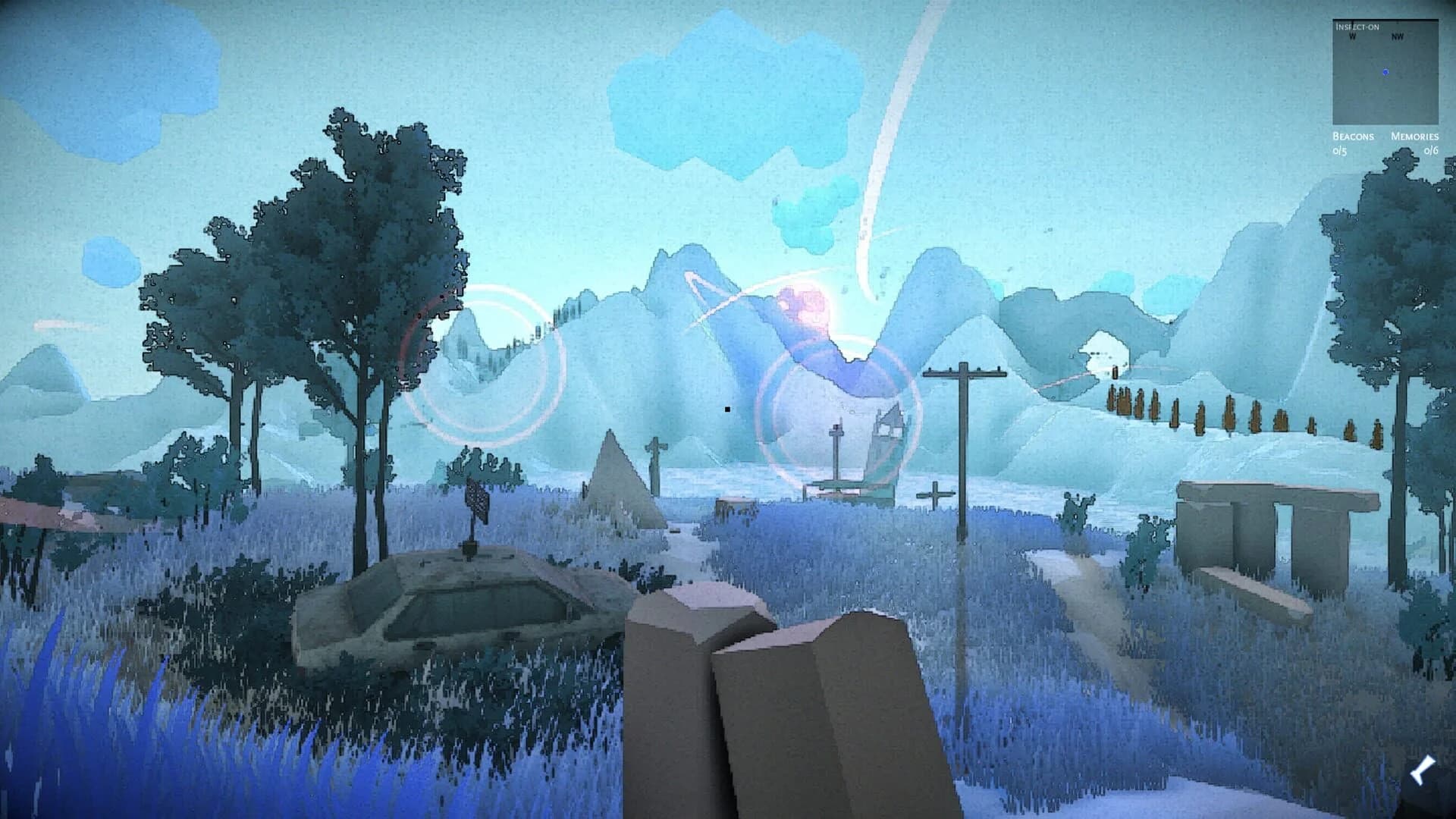
Task: Toggle the Inspect-On mode indicator
Action: point(1357,27)
